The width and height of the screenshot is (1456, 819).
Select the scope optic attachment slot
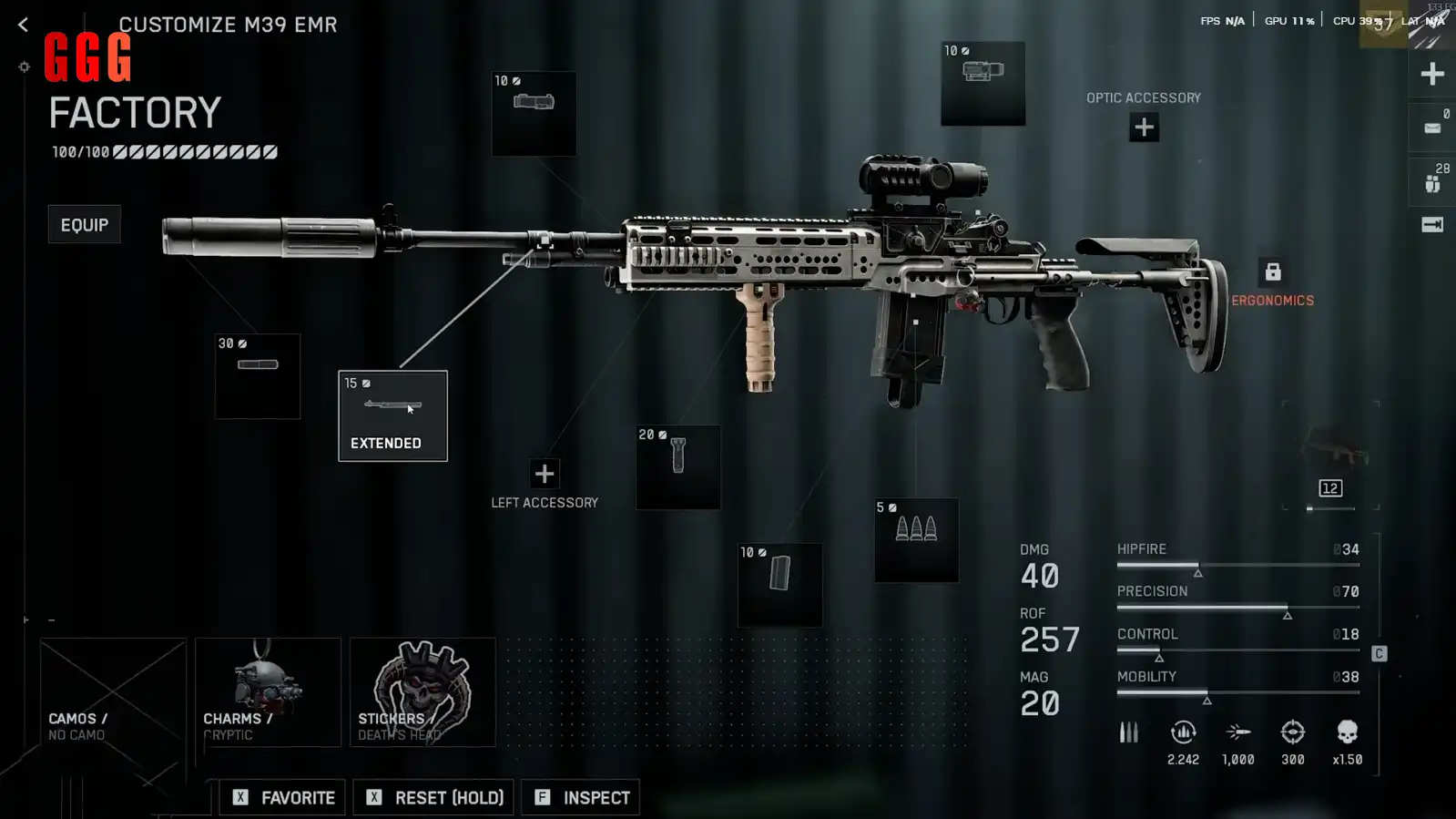pos(983,83)
